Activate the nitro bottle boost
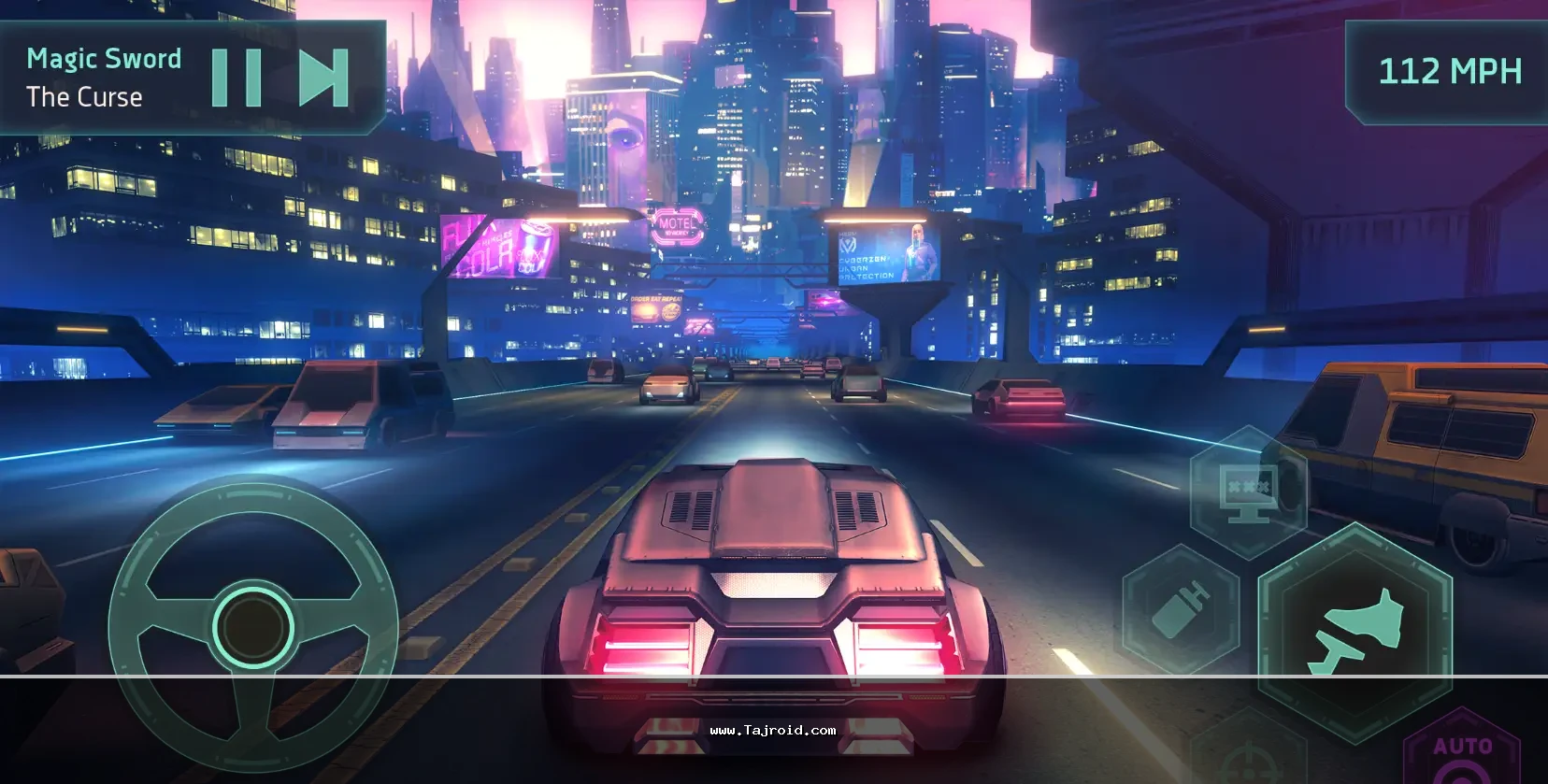This screenshot has height=784, width=1548. click(x=1181, y=606)
